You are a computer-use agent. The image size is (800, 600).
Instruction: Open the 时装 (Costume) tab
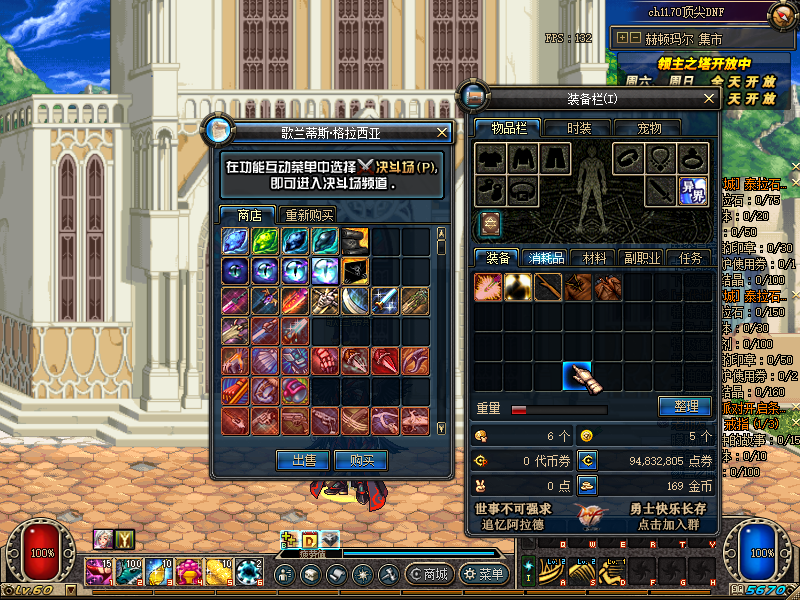click(579, 128)
